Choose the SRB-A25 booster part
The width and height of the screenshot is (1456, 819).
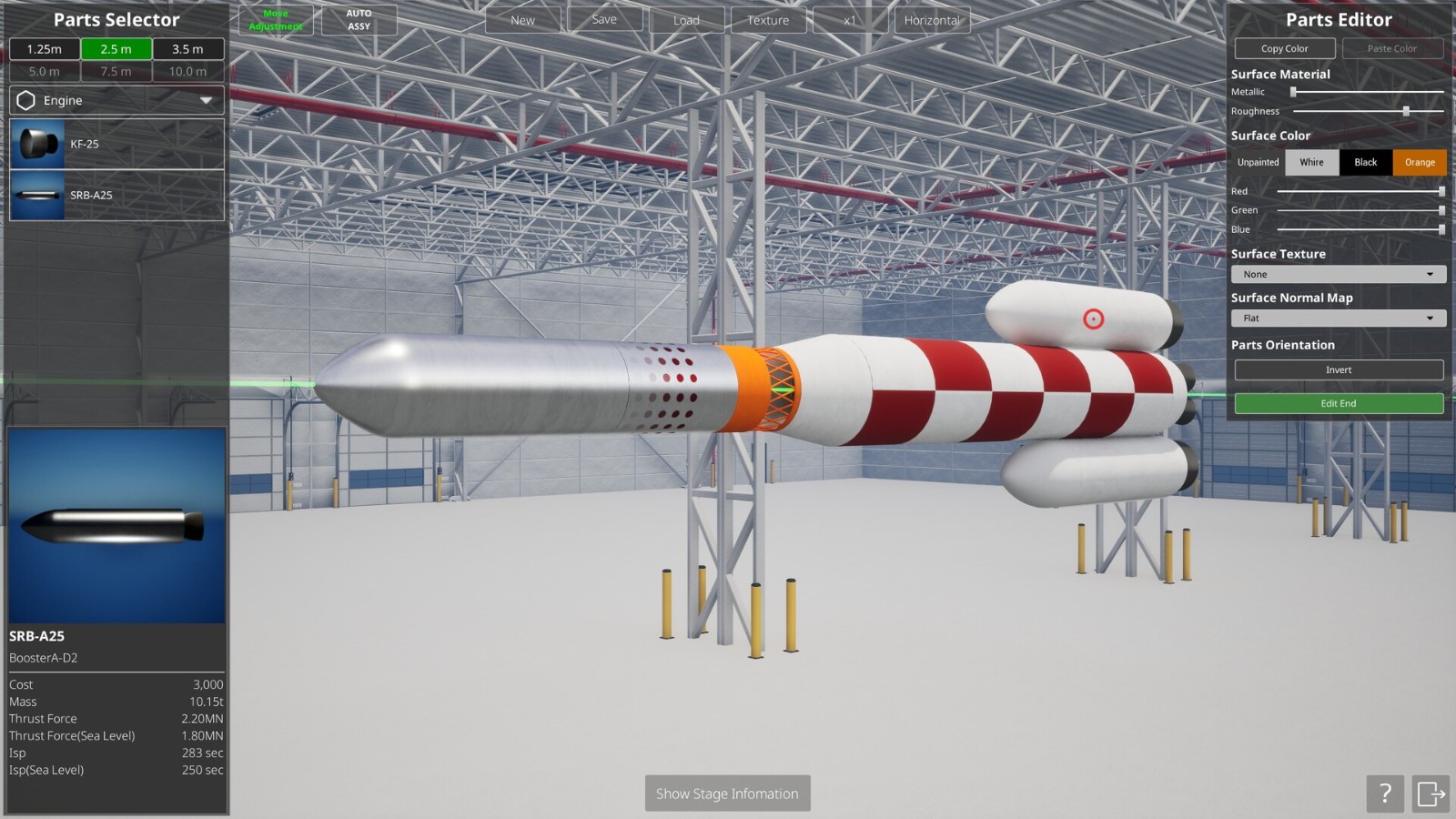(116, 195)
